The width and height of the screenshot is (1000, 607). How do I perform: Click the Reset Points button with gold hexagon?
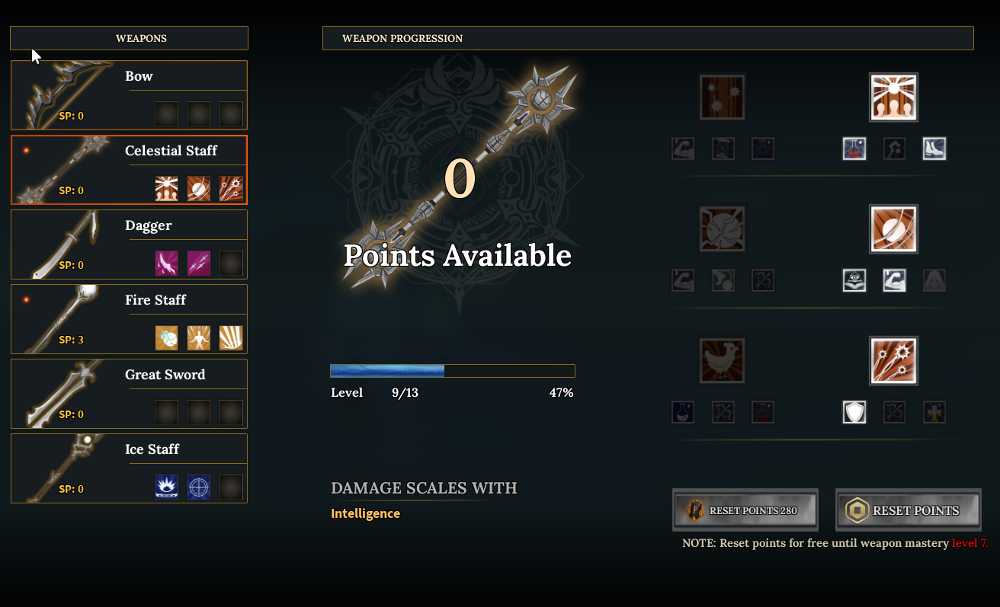pyautogui.click(x=908, y=511)
